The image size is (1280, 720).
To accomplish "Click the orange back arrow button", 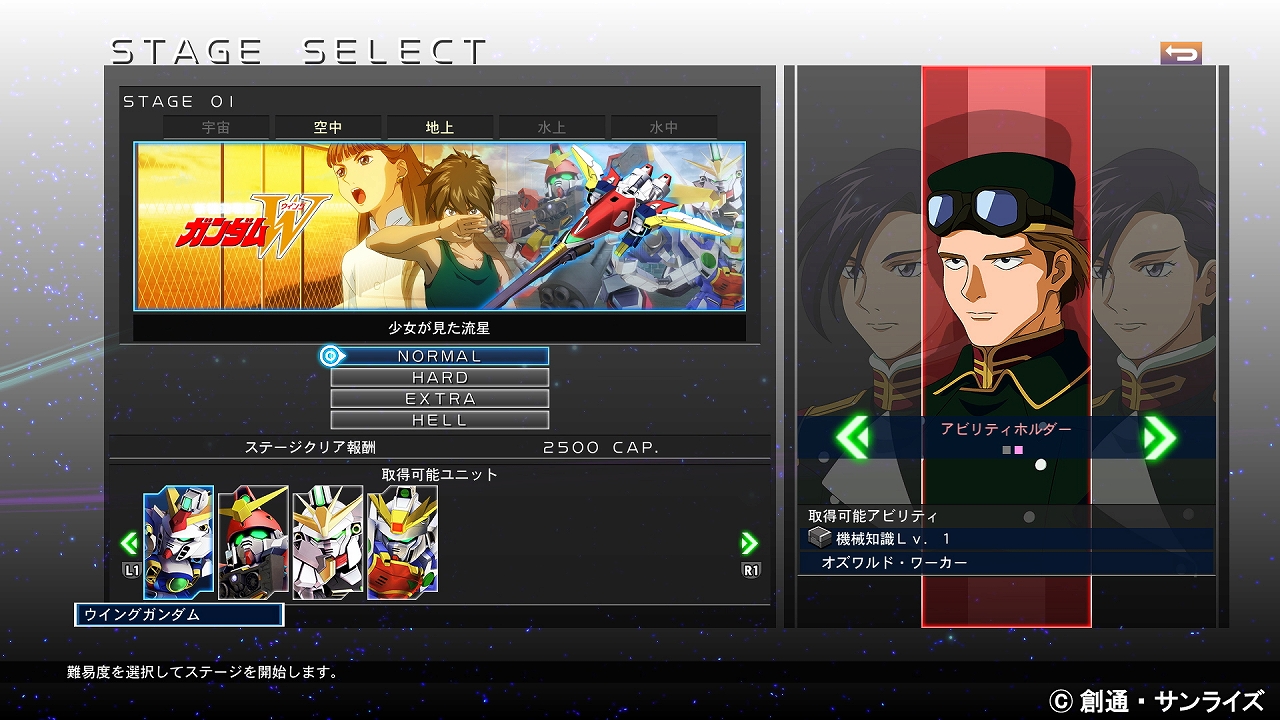I will pyautogui.click(x=1181, y=53).
